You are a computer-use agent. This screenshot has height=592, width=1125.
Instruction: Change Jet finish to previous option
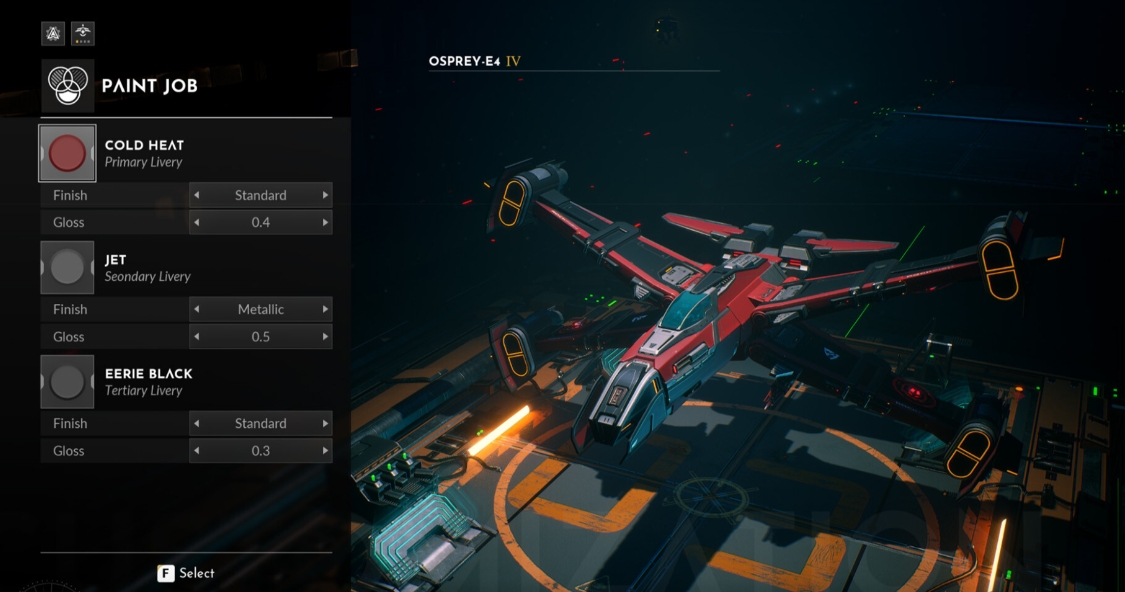[196, 309]
